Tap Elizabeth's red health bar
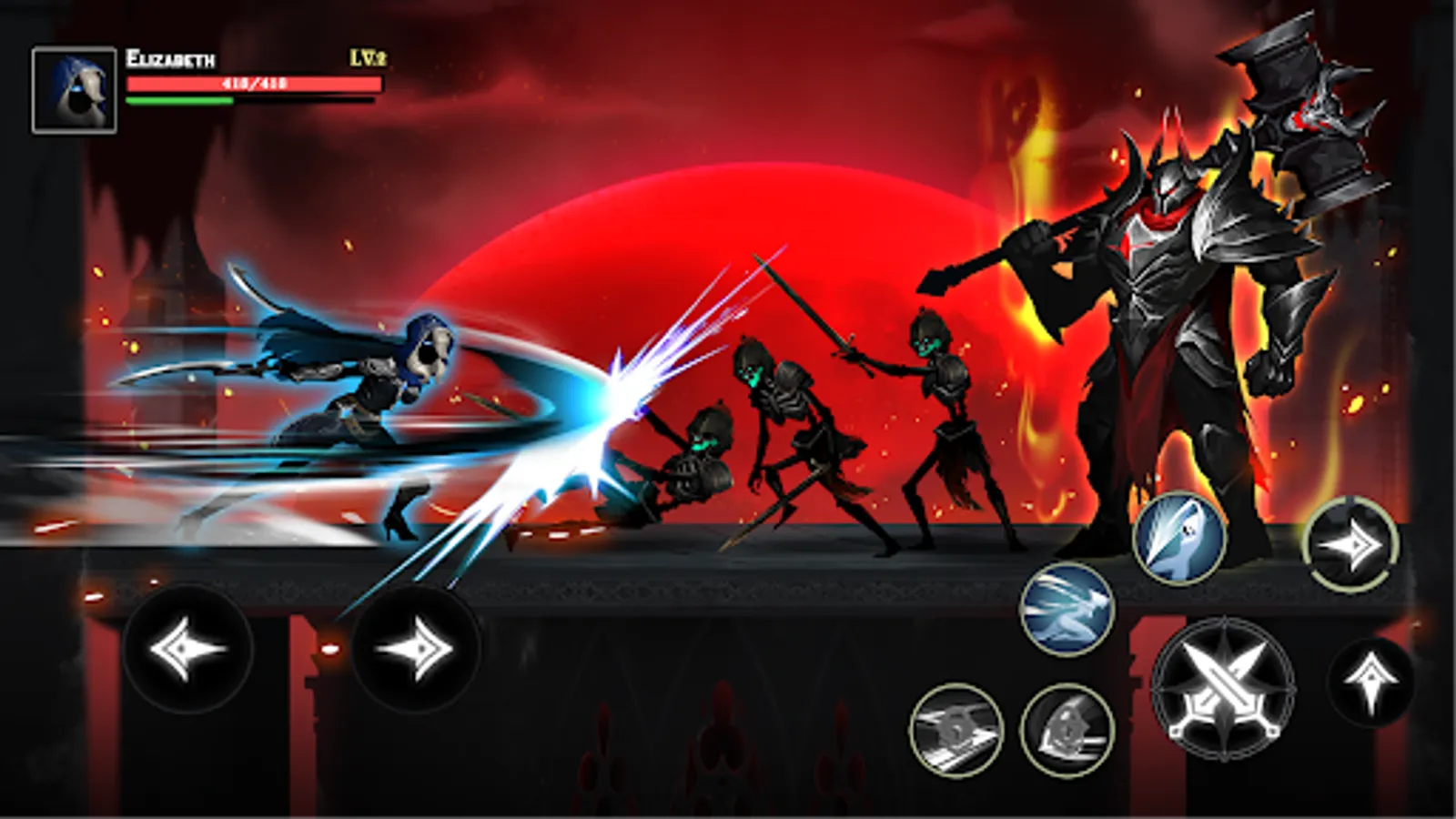 coord(255,82)
